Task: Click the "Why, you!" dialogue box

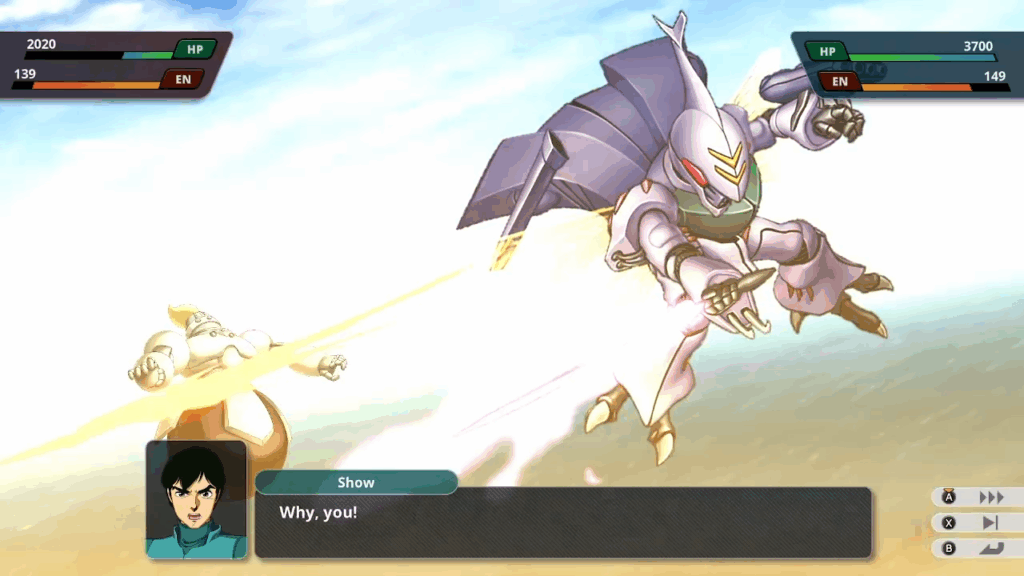Action: [x=562, y=522]
